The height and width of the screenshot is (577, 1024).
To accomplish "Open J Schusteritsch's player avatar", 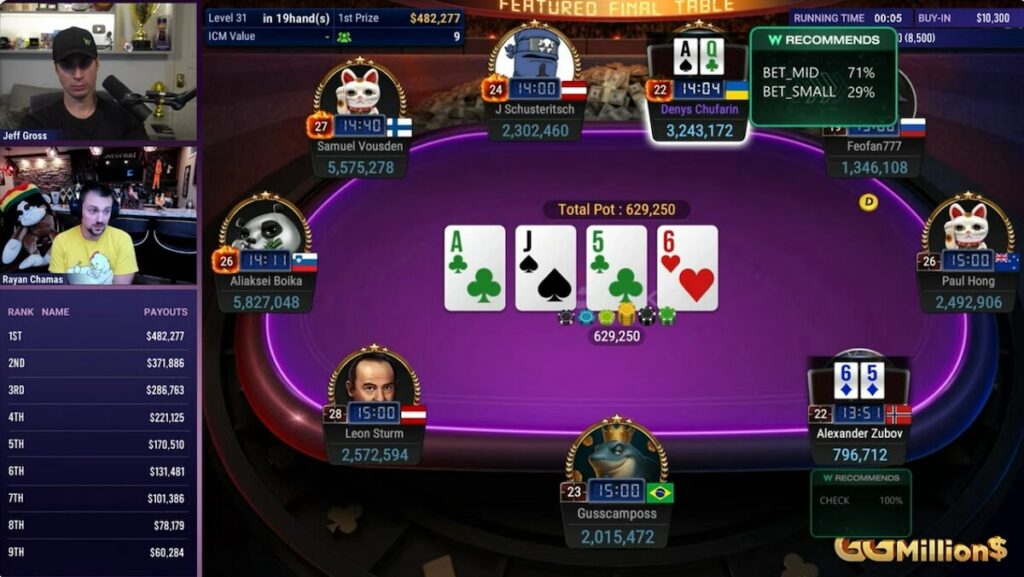I will coord(534,62).
